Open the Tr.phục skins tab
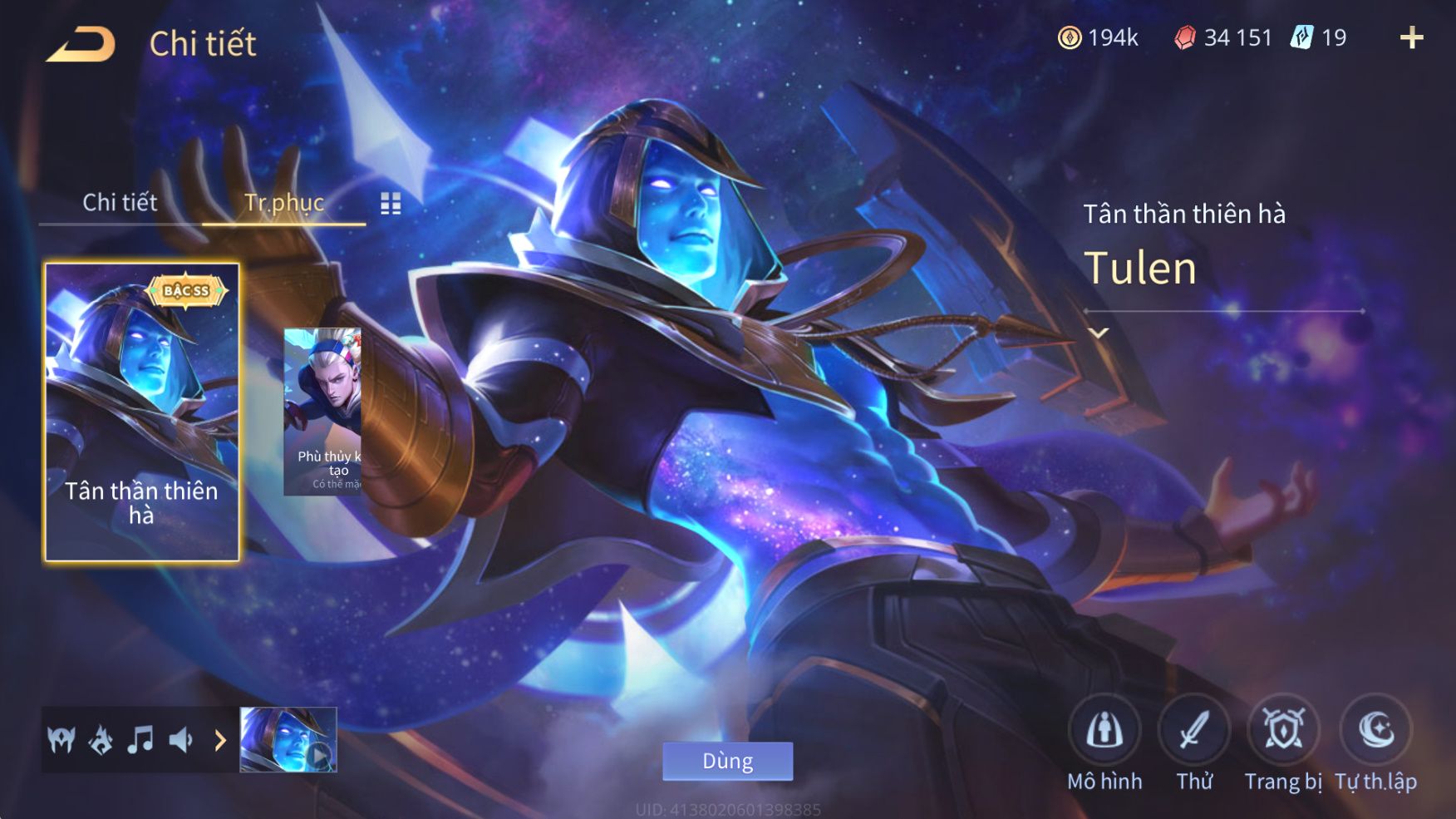 coord(283,202)
